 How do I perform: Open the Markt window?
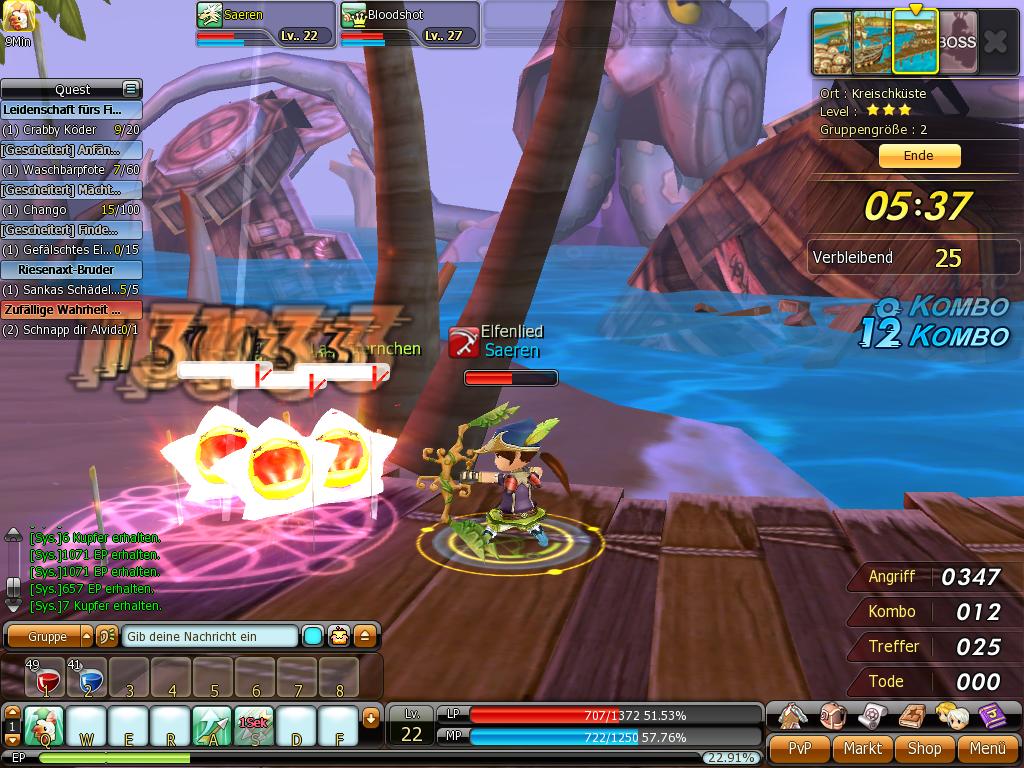click(862, 748)
